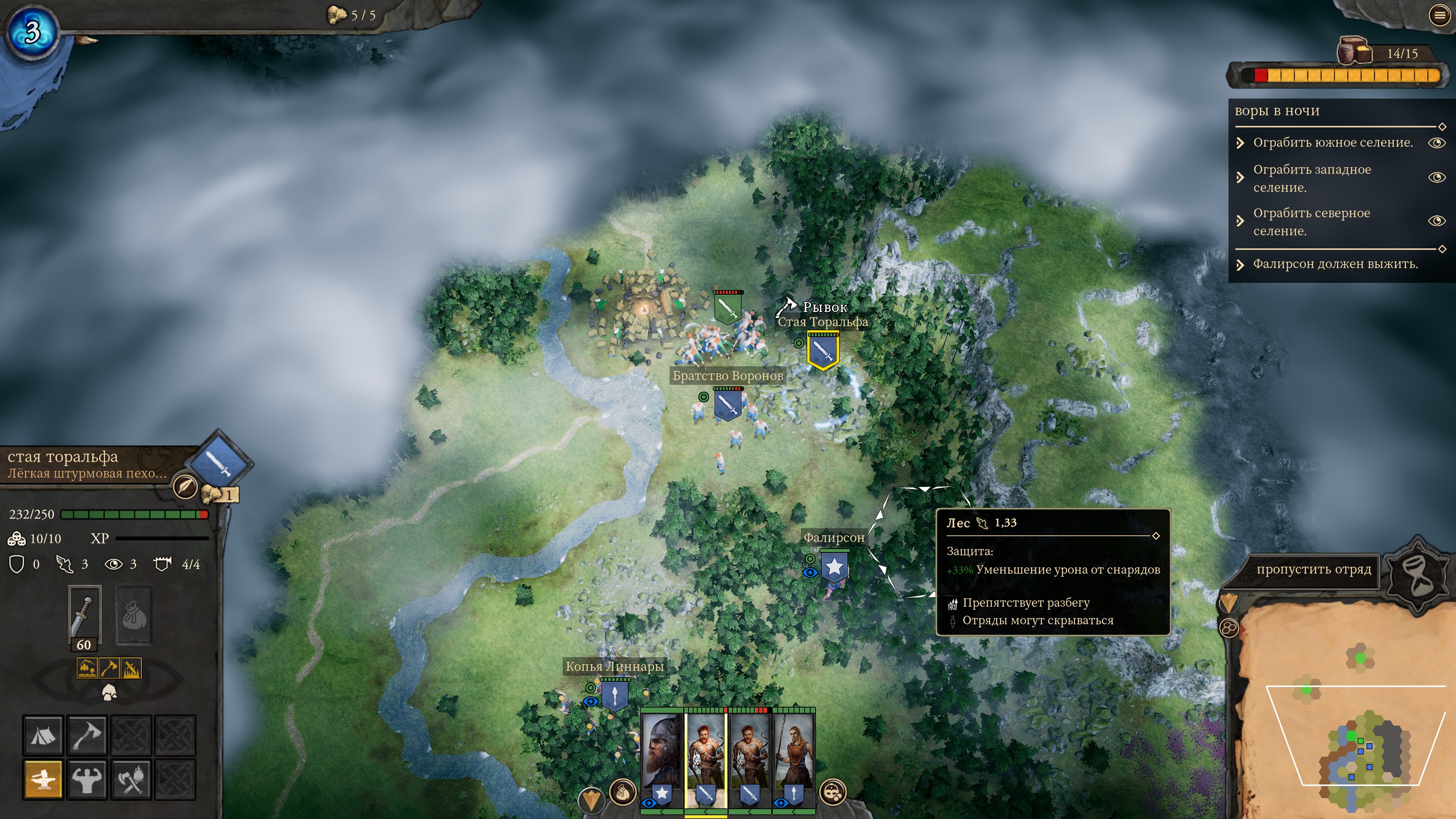
Task: Select the sword weapon slot showing 60
Action: [84, 615]
